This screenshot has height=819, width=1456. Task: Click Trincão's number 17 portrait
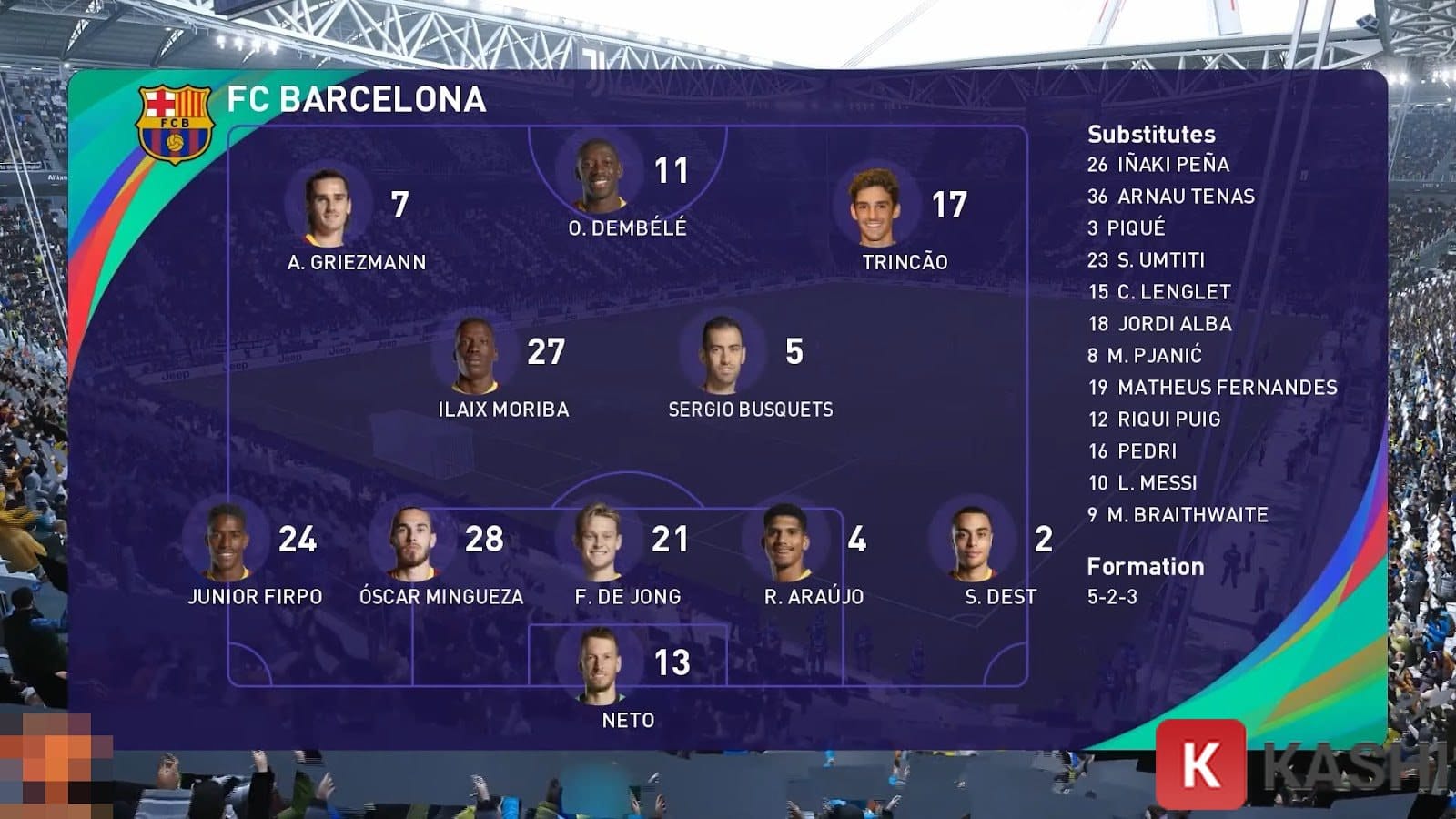[875, 207]
